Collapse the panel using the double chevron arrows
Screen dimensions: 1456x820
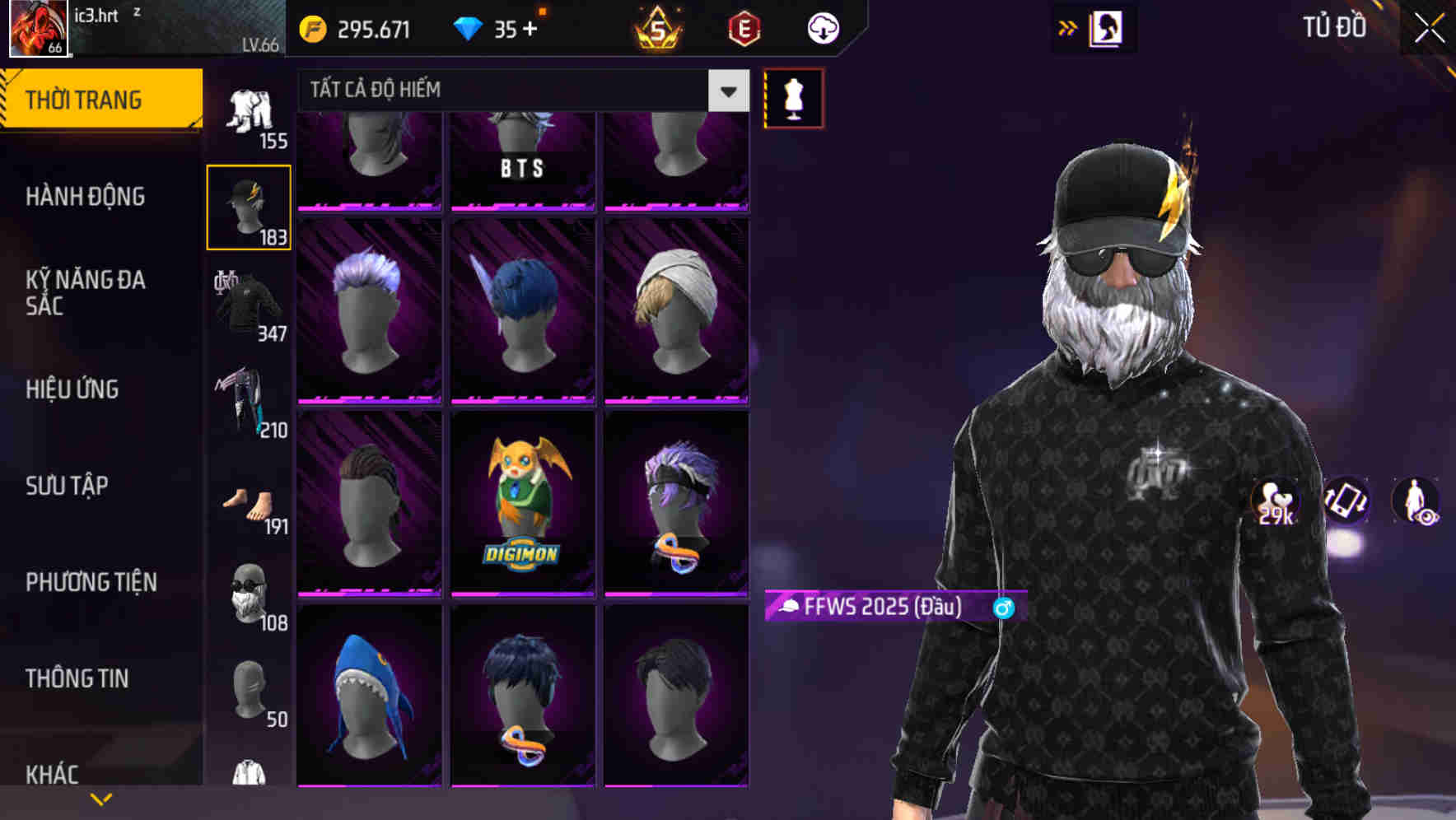pyautogui.click(x=1067, y=26)
